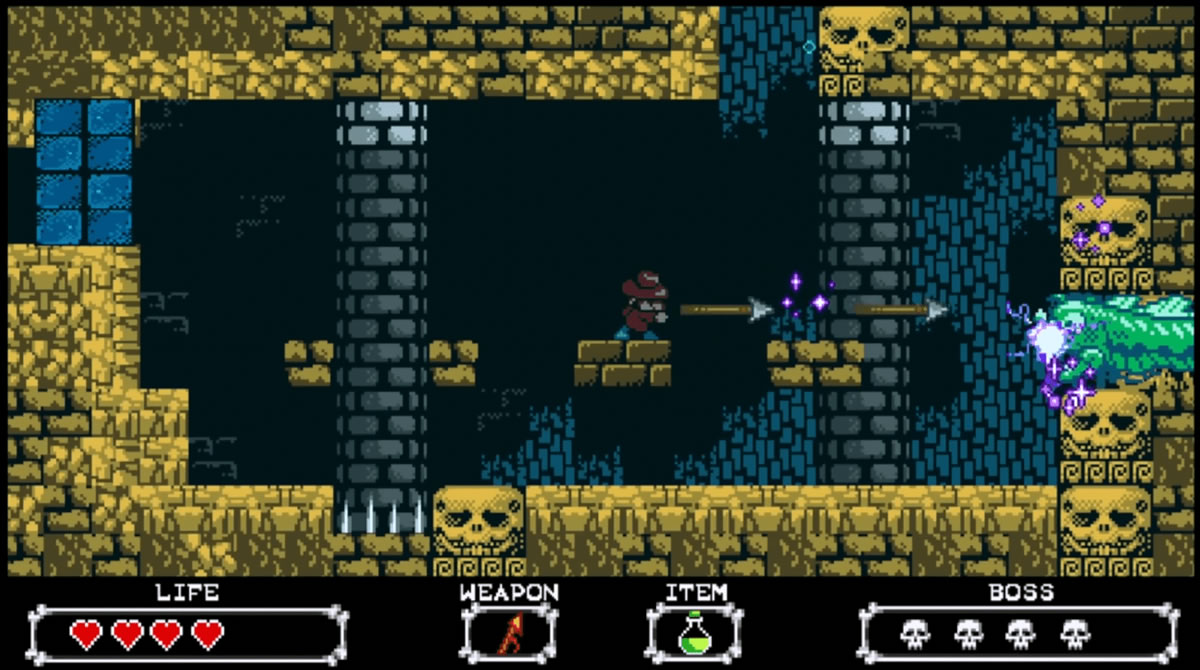Use the green potion in the Item slot
The width and height of the screenshot is (1200, 670).
click(x=694, y=634)
